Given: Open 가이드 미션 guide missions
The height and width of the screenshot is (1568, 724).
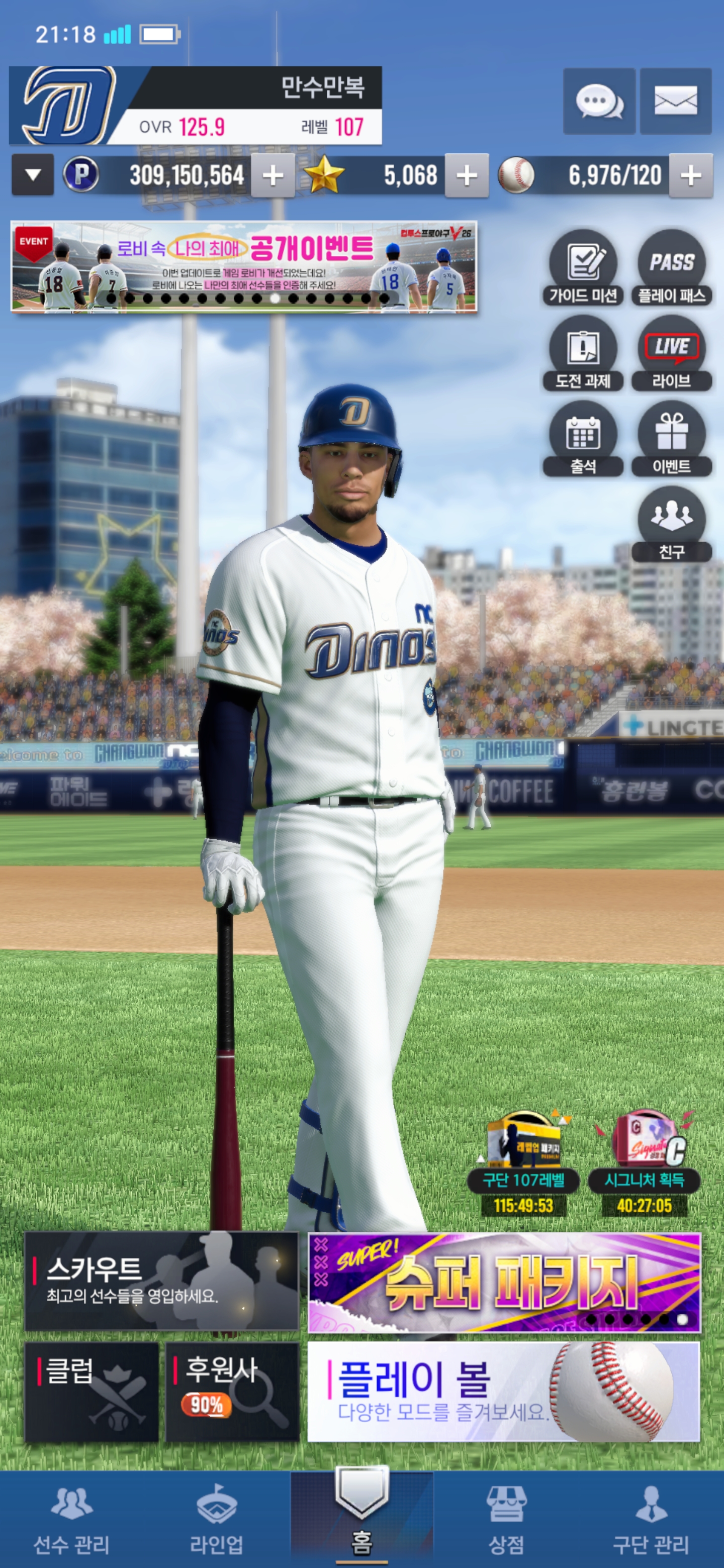Looking at the screenshot, I should [x=583, y=268].
